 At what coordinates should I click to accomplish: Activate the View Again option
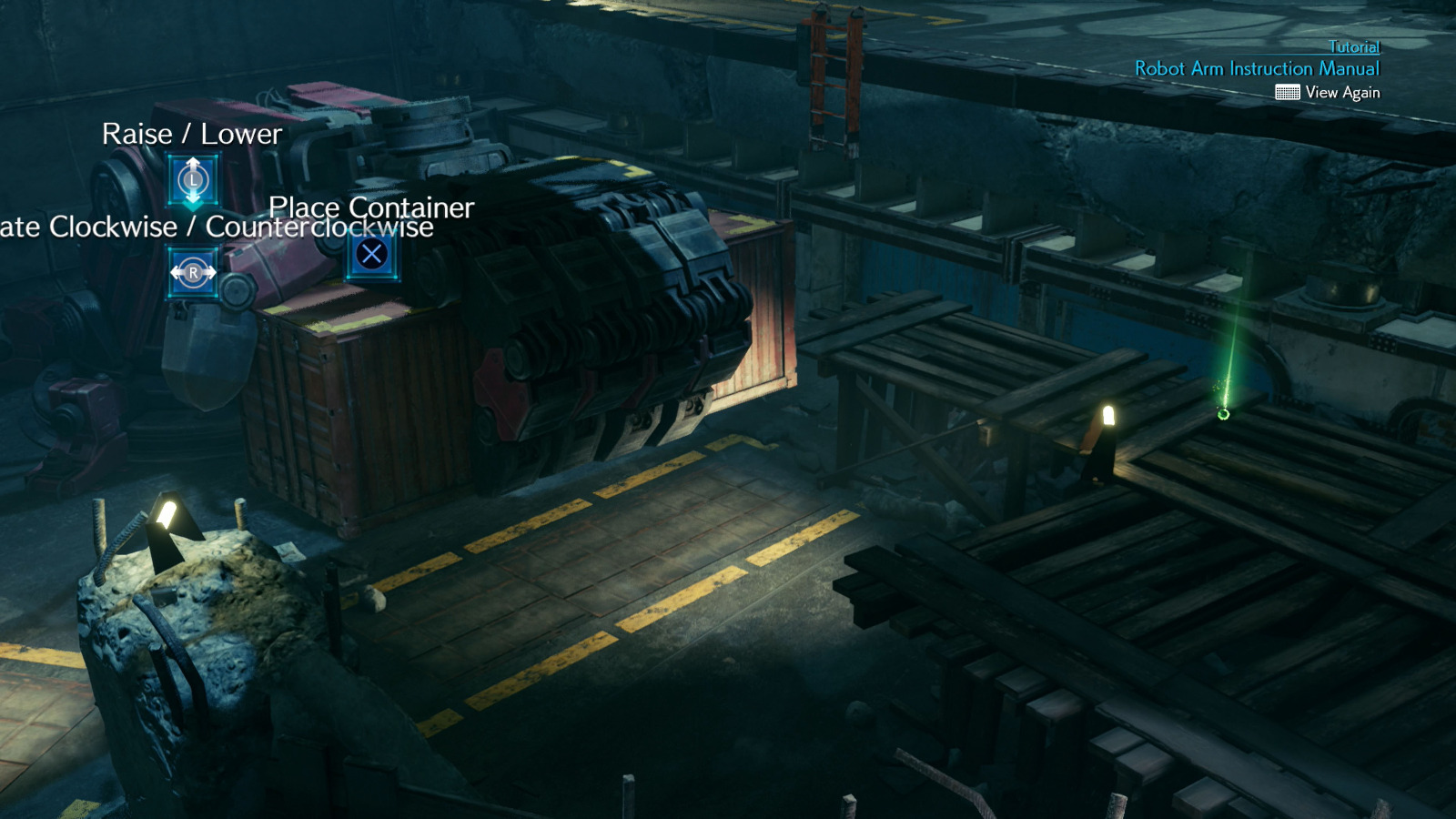pyautogui.click(x=1342, y=92)
